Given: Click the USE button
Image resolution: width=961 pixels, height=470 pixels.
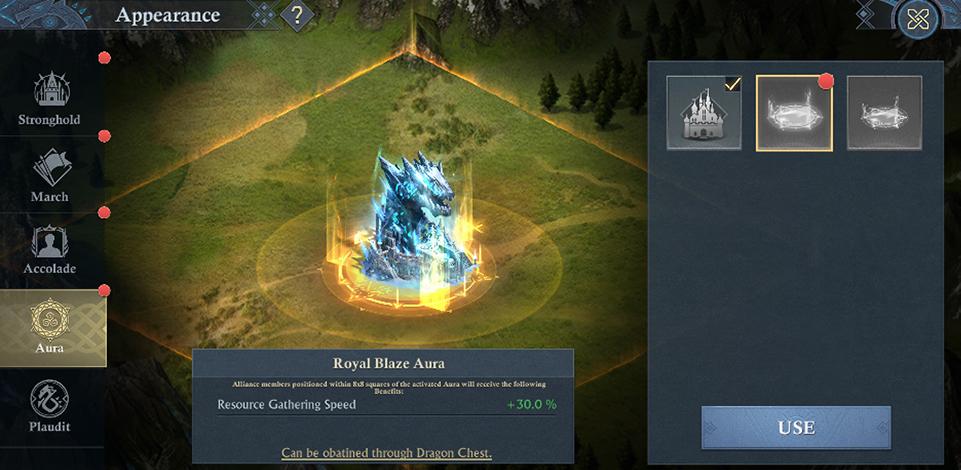Looking at the screenshot, I should pyautogui.click(x=796, y=427).
